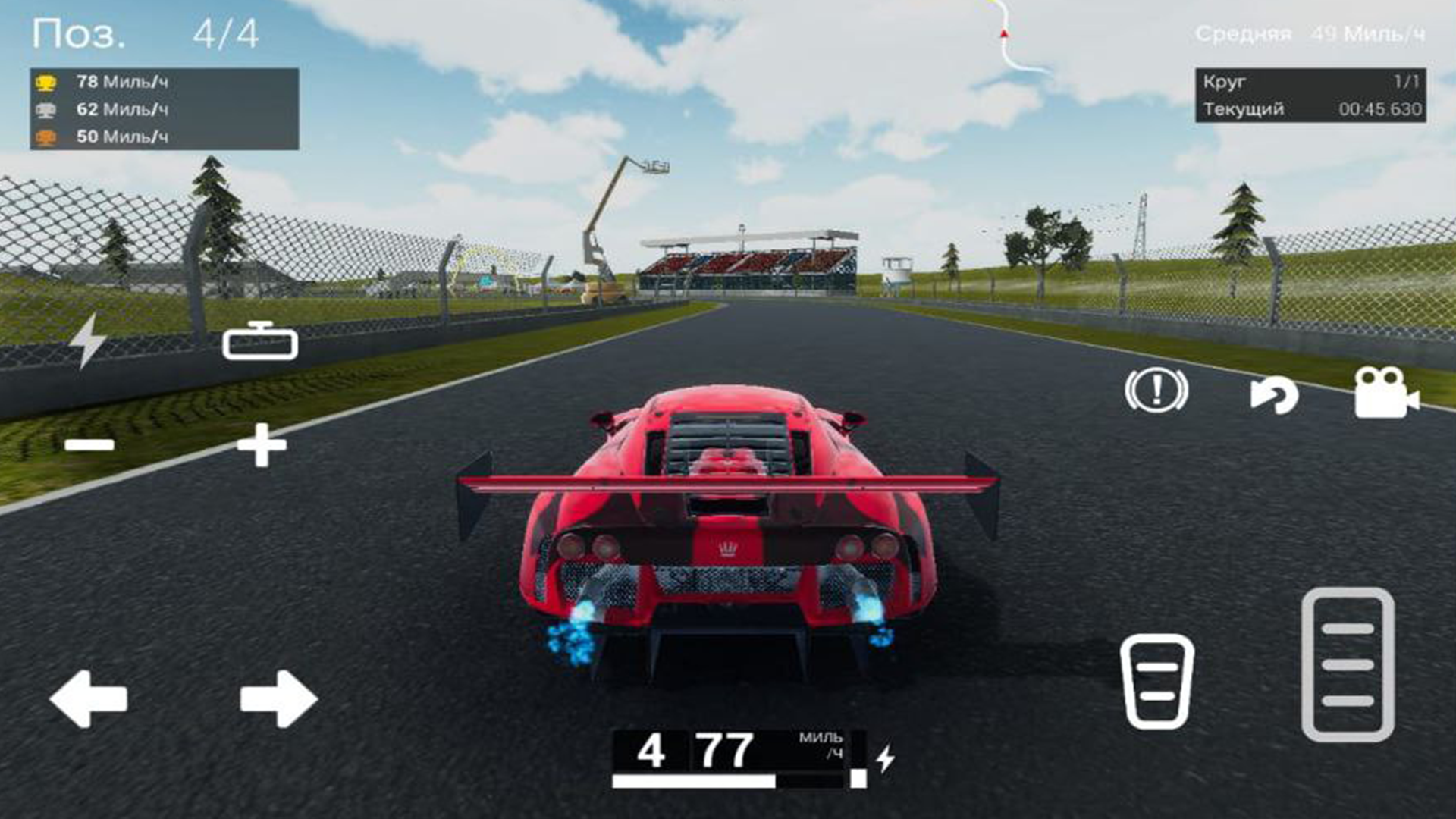This screenshot has width=1456, height=819.
Task: Toggle the plus zoom control
Action: (260, 446)
